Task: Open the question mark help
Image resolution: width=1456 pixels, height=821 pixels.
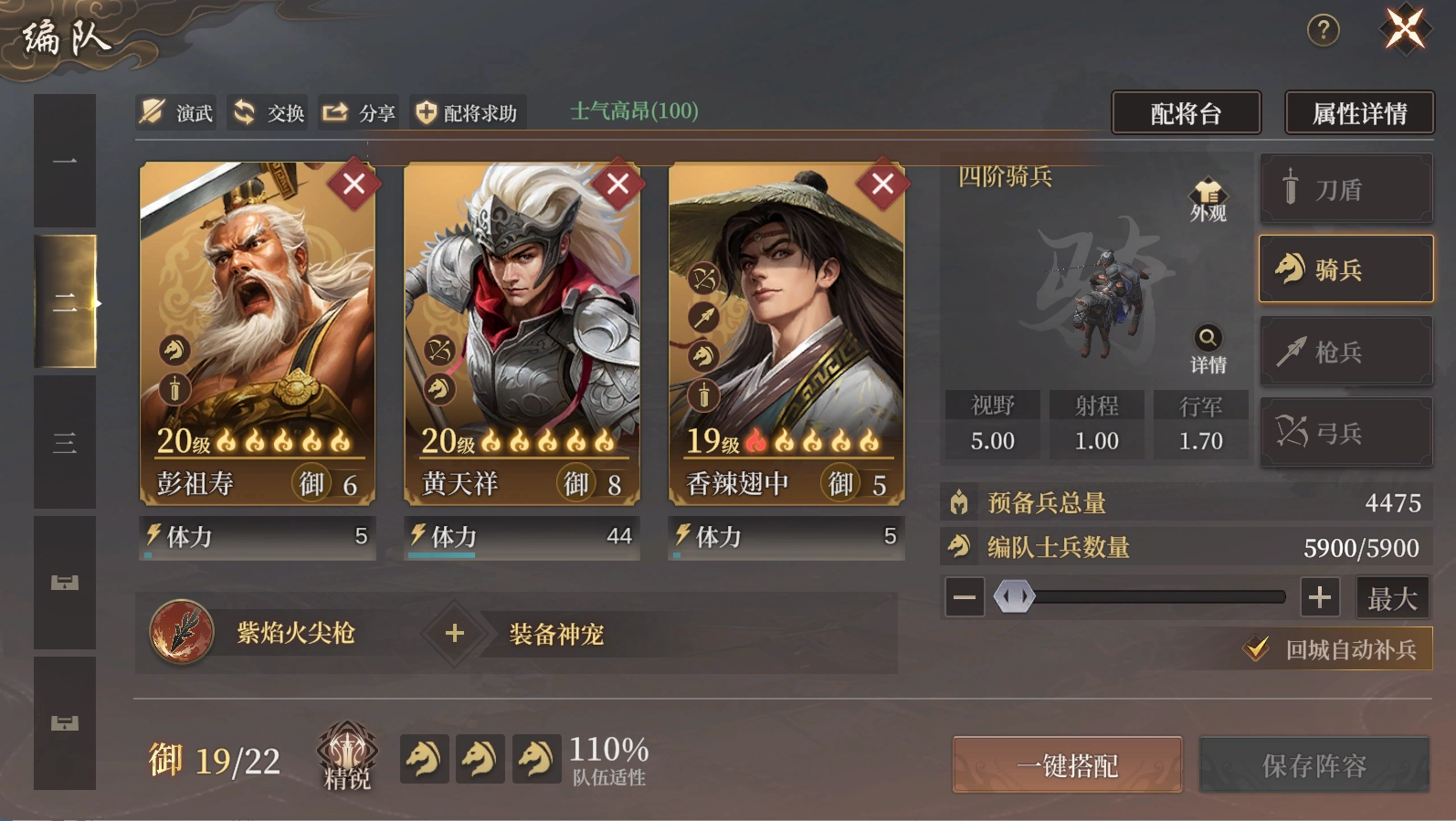Action: 1323,30
